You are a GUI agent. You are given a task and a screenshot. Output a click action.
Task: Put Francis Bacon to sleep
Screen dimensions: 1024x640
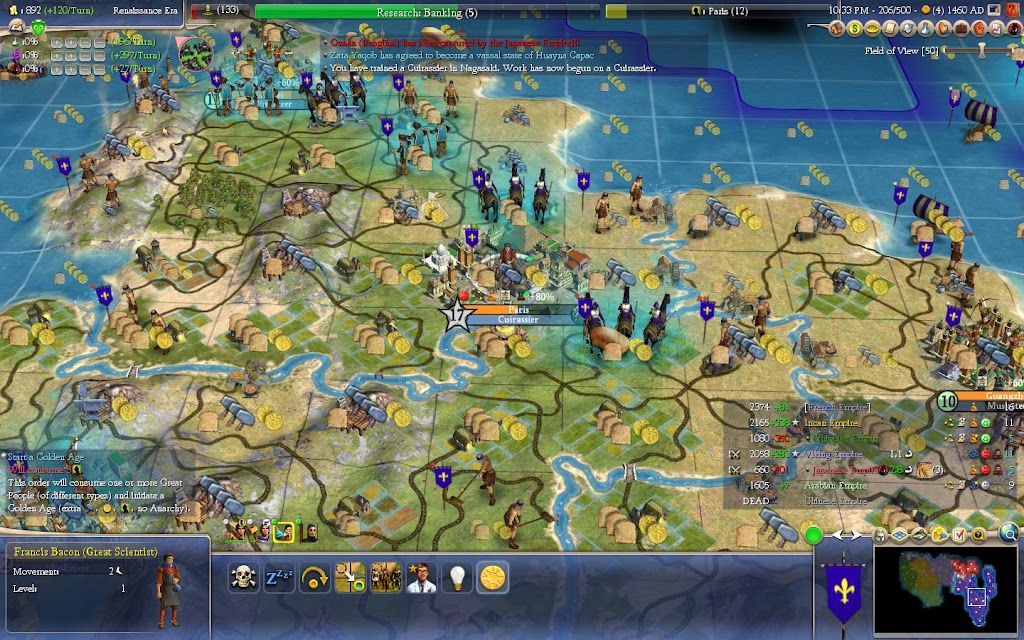(278, 576)
